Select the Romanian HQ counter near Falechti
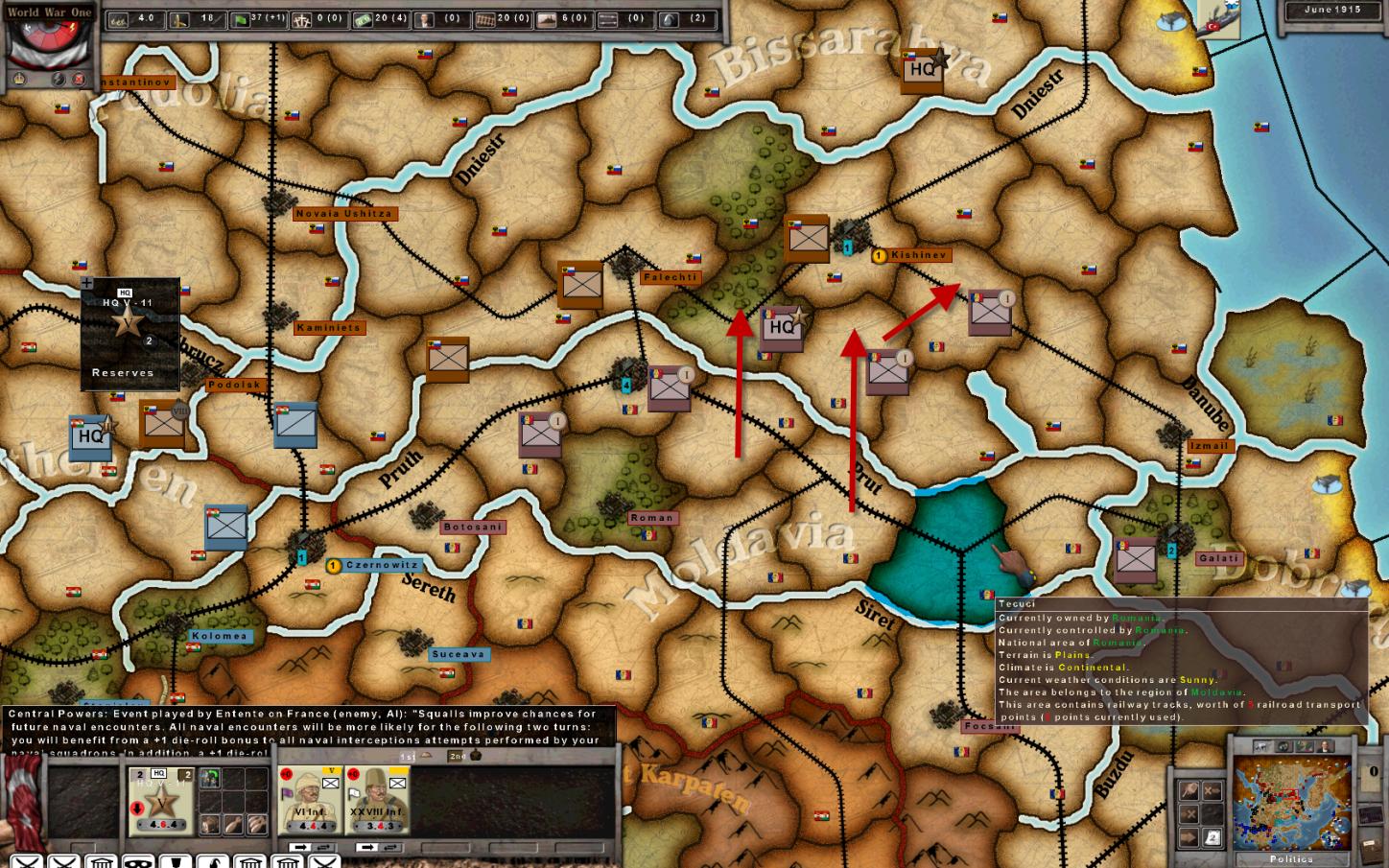The height and width of the screenshot is (868, 1389). (781, 327)
